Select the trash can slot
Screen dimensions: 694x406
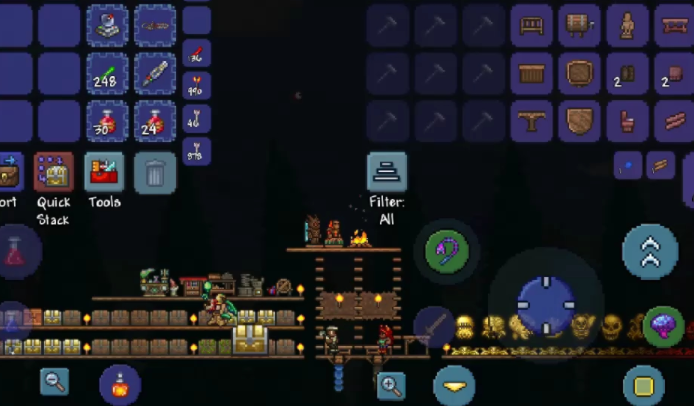(154, 173)
